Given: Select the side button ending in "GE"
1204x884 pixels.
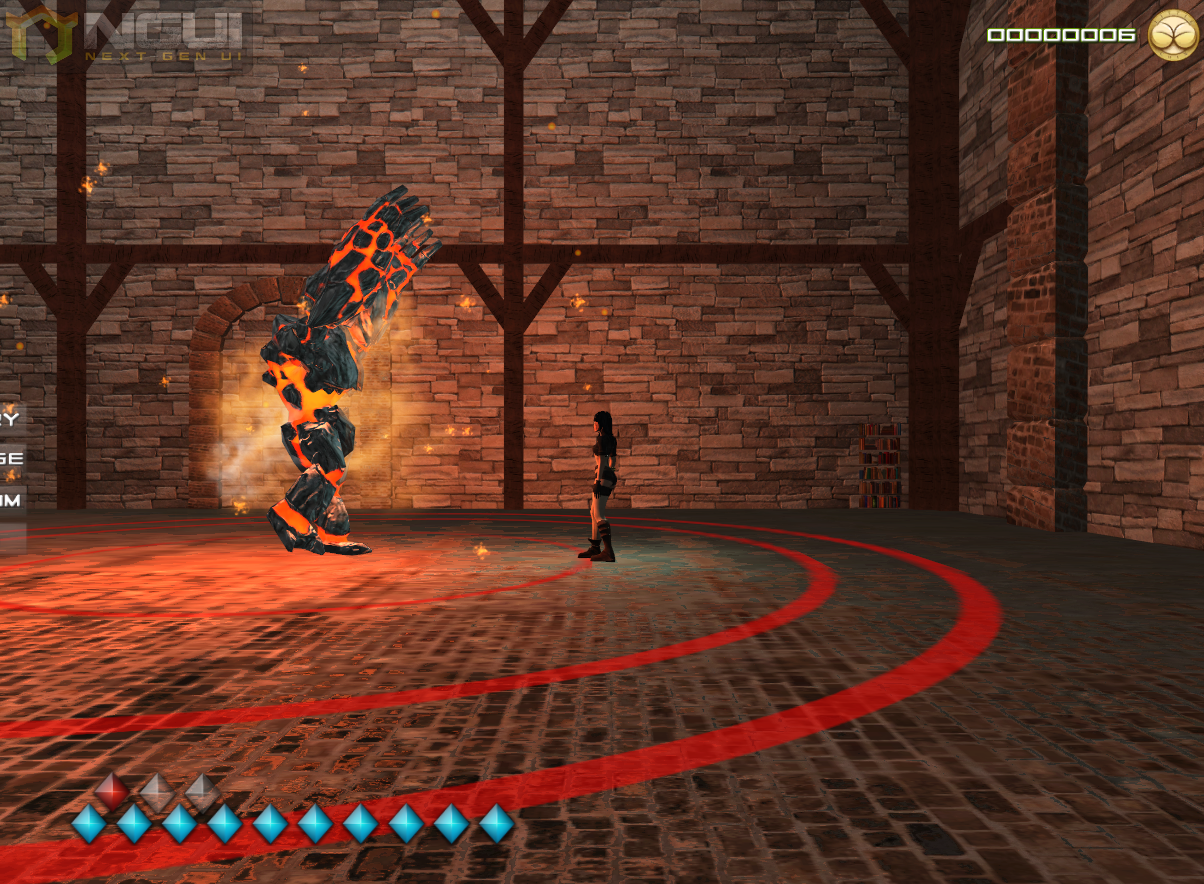Looking at the screenshot, I should point(11,458).
